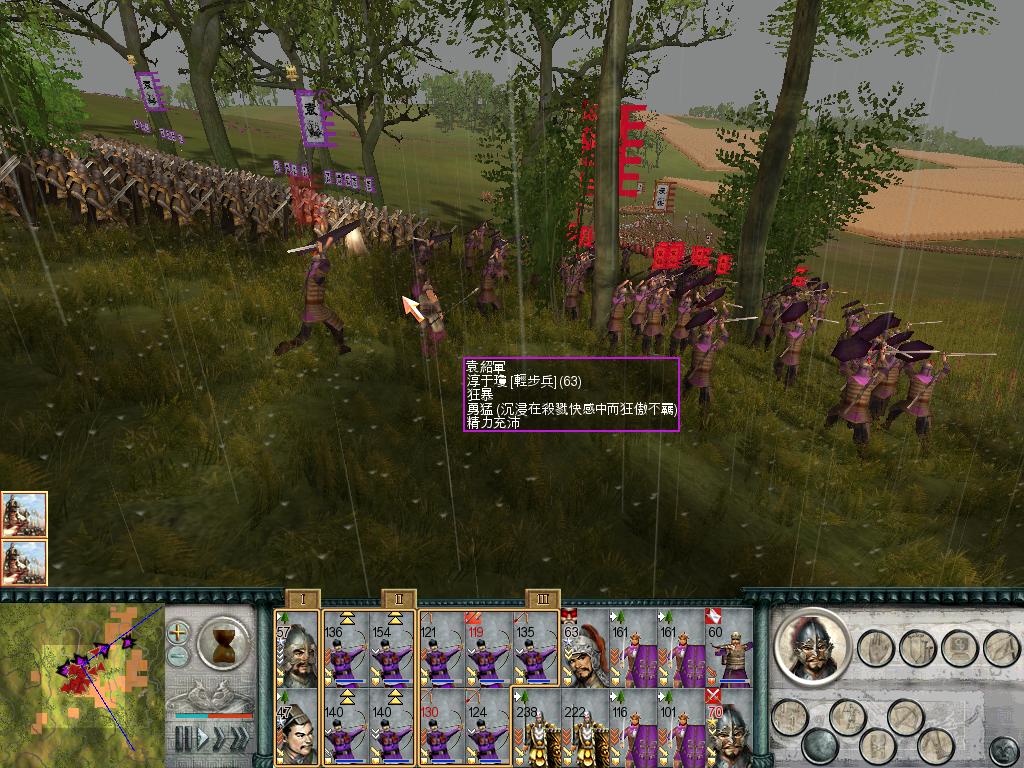Zoom in the minimap with the plus button
The width and height of the screenshot is (1024, 768).
[x=178, y=632]
